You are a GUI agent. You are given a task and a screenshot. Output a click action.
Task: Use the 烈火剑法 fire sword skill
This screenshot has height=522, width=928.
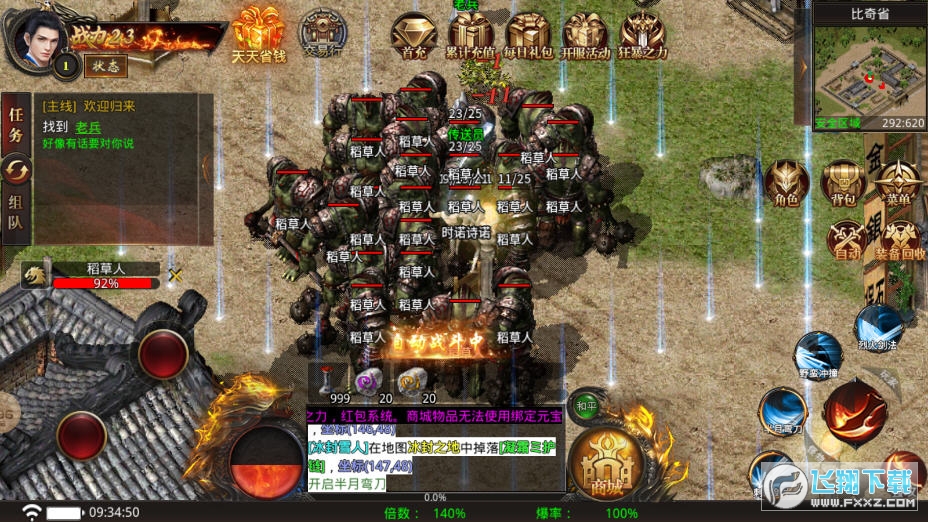(880, 327)
